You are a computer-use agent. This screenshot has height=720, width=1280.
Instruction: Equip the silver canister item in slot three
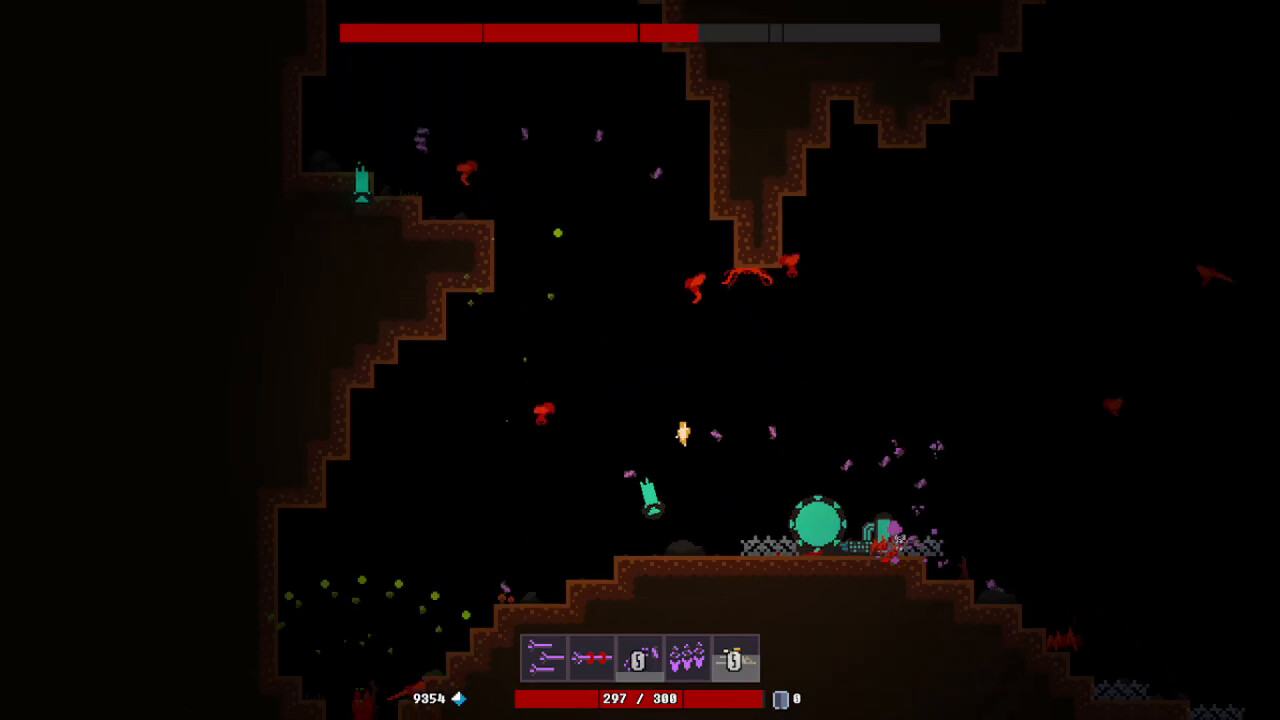(639, 655)
